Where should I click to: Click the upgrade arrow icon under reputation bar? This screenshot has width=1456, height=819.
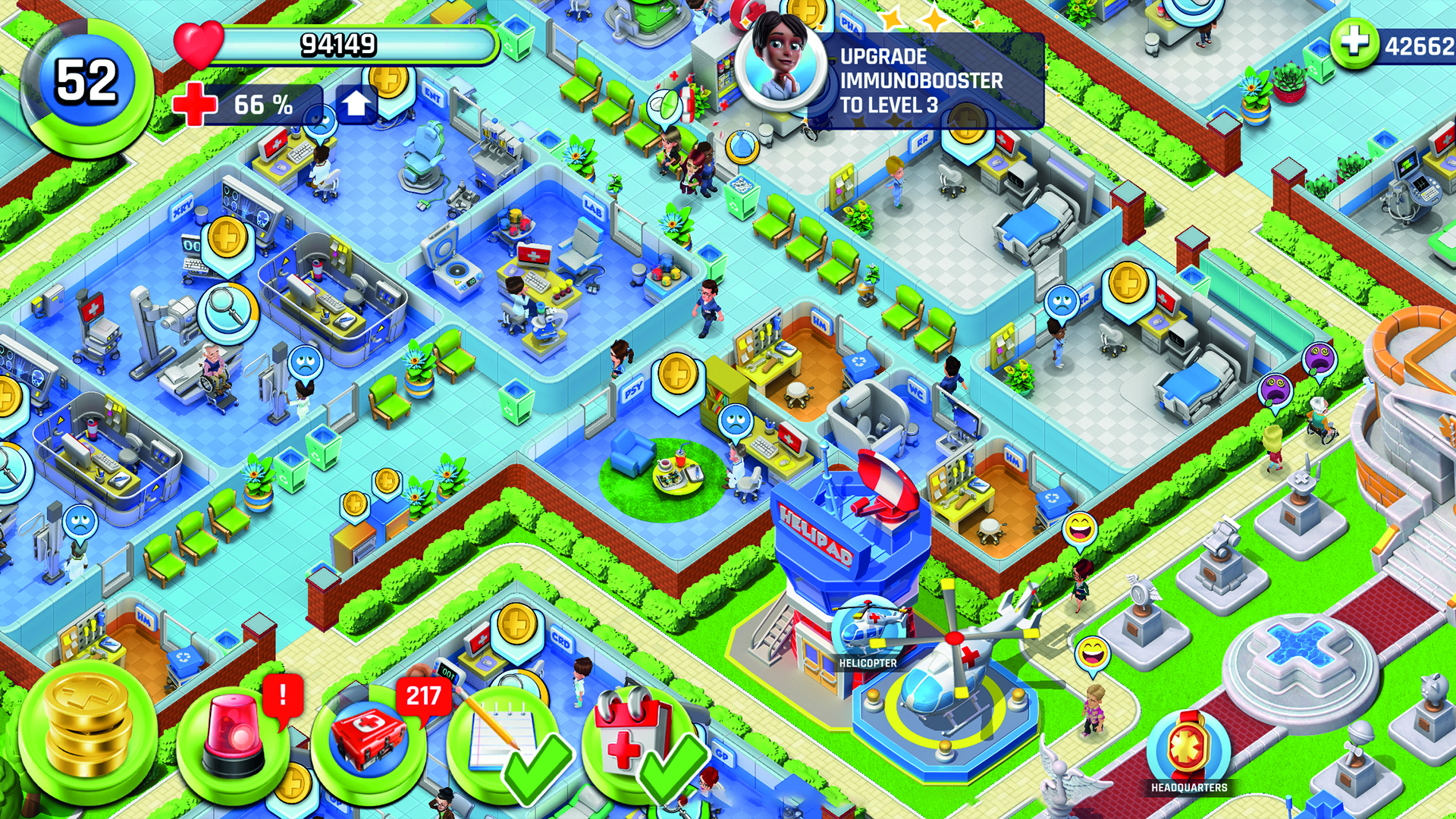[x=356, y=104]
